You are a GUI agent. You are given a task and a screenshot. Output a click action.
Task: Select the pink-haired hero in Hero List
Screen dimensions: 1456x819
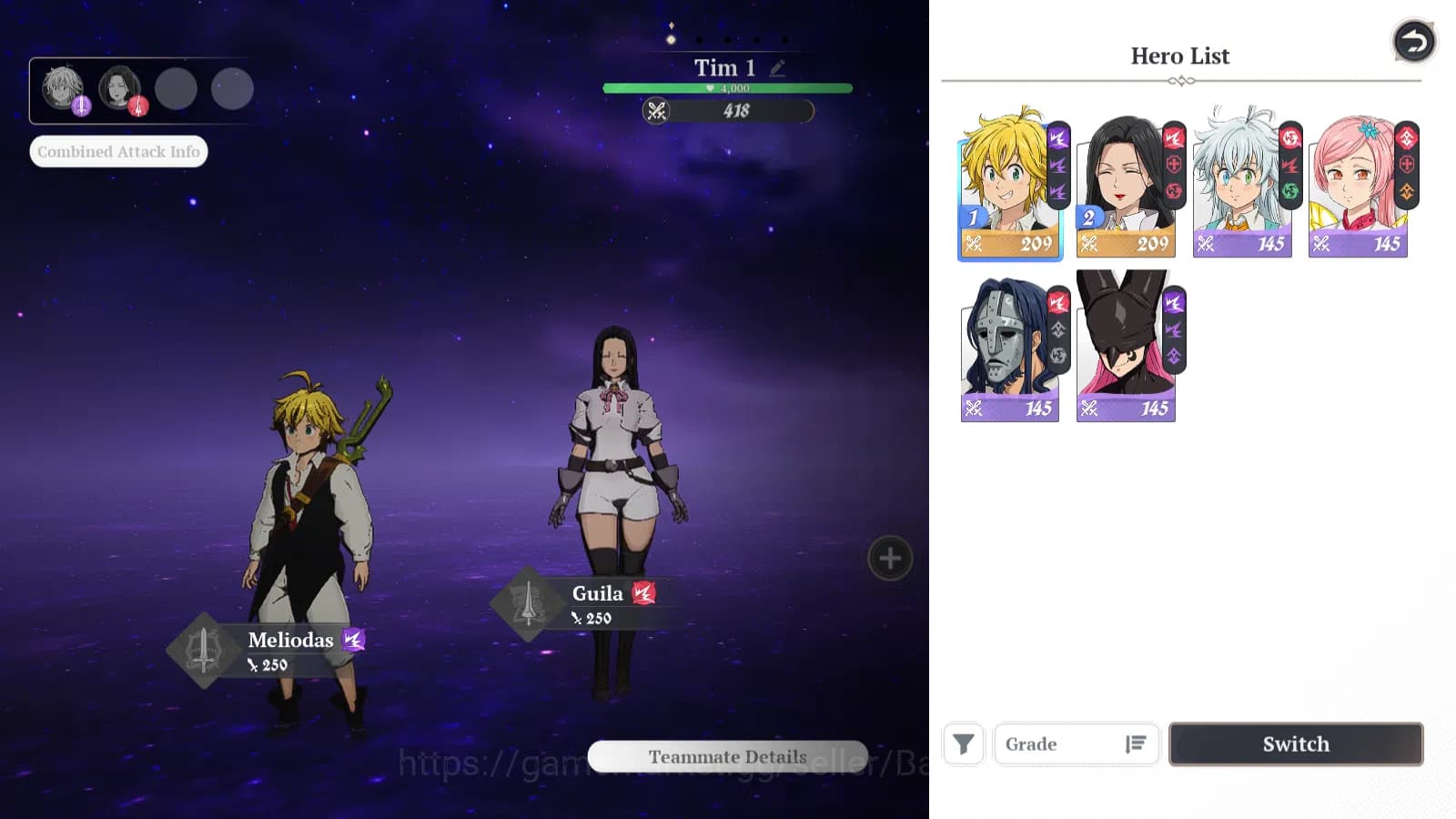[1356, 177]
